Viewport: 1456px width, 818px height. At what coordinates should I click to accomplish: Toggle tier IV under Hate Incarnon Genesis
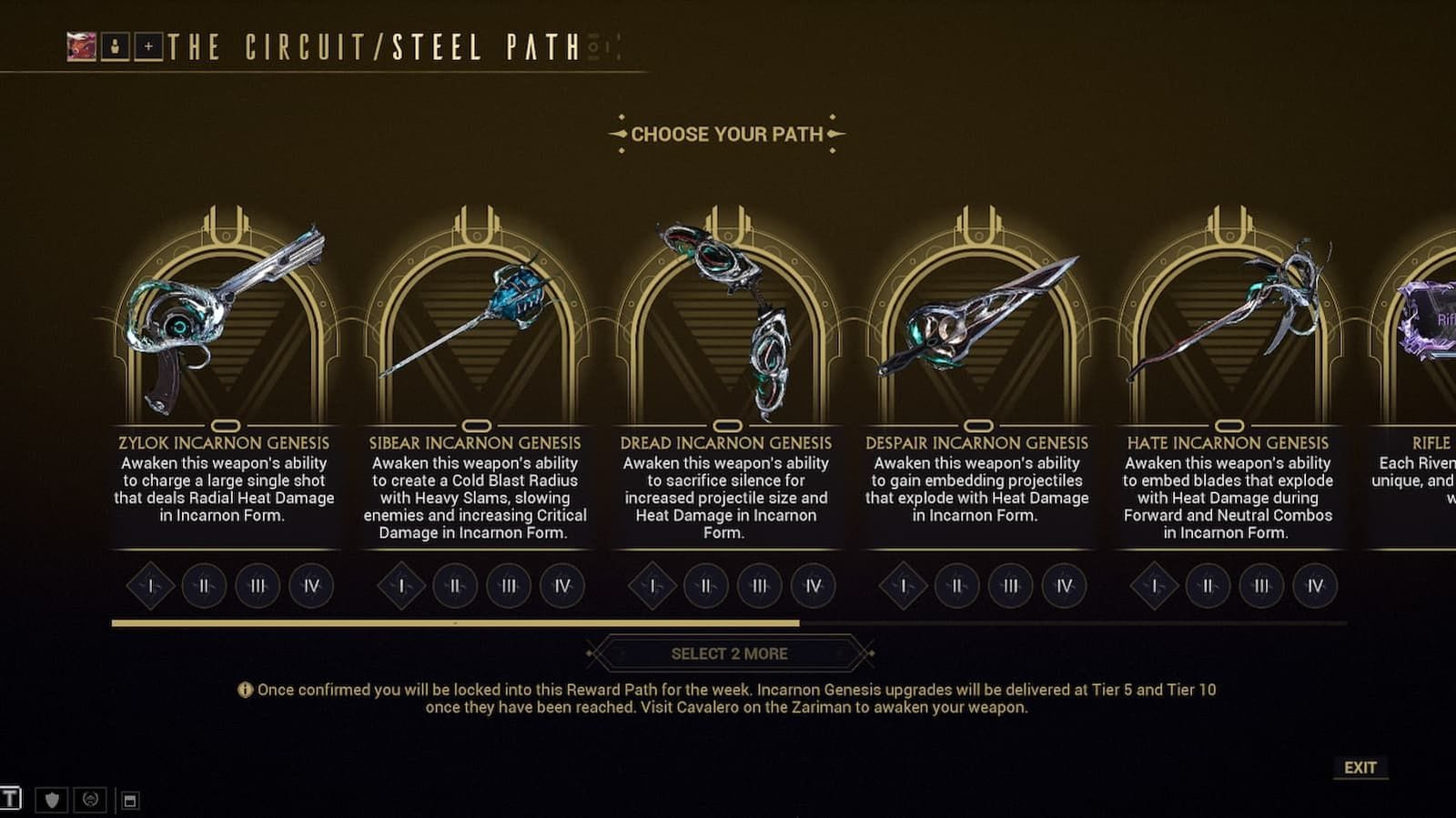pyautogui.click(x=1314, y=587)
